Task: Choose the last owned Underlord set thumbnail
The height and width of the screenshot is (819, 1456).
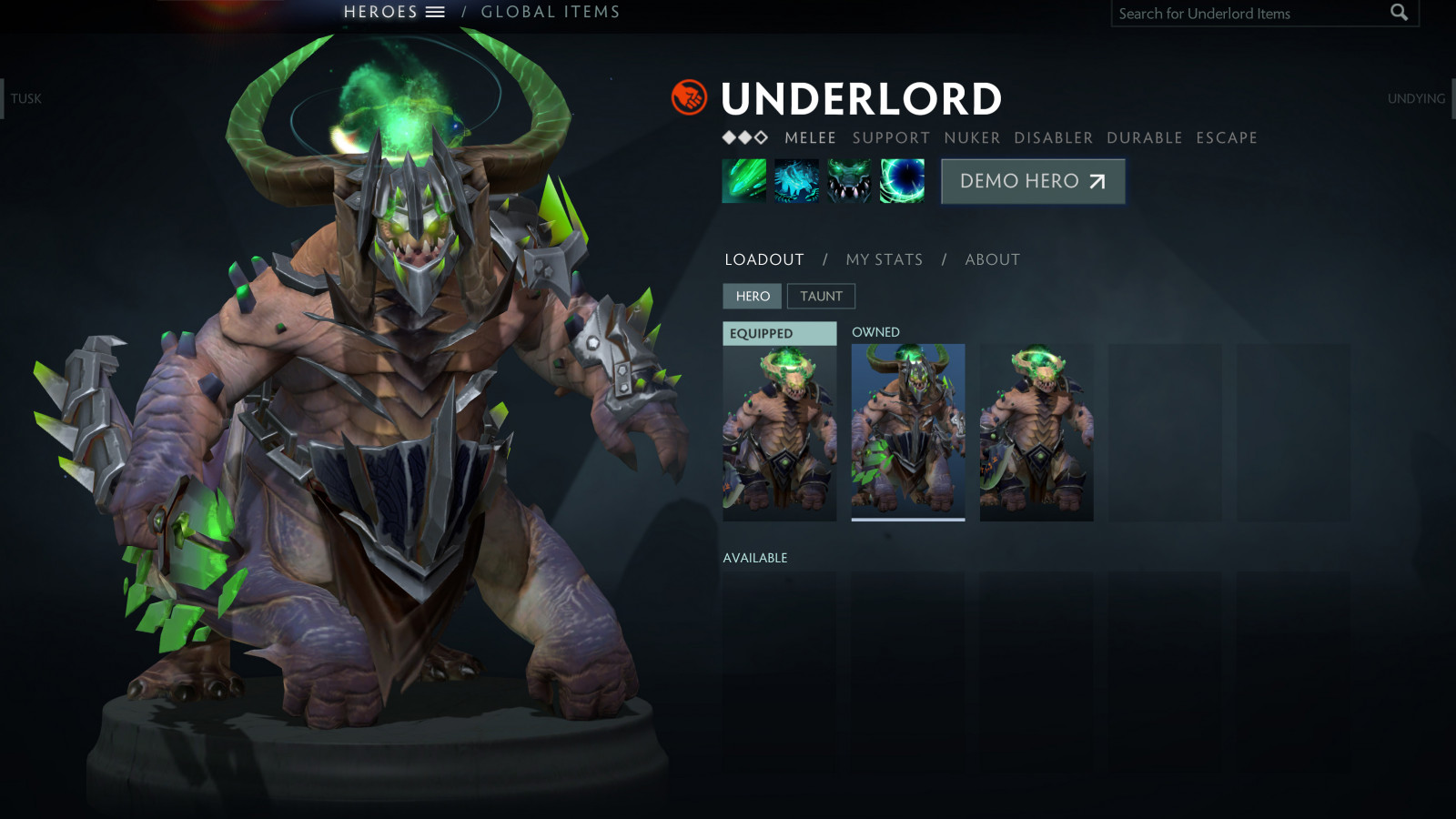Action: coord(1036,432)
